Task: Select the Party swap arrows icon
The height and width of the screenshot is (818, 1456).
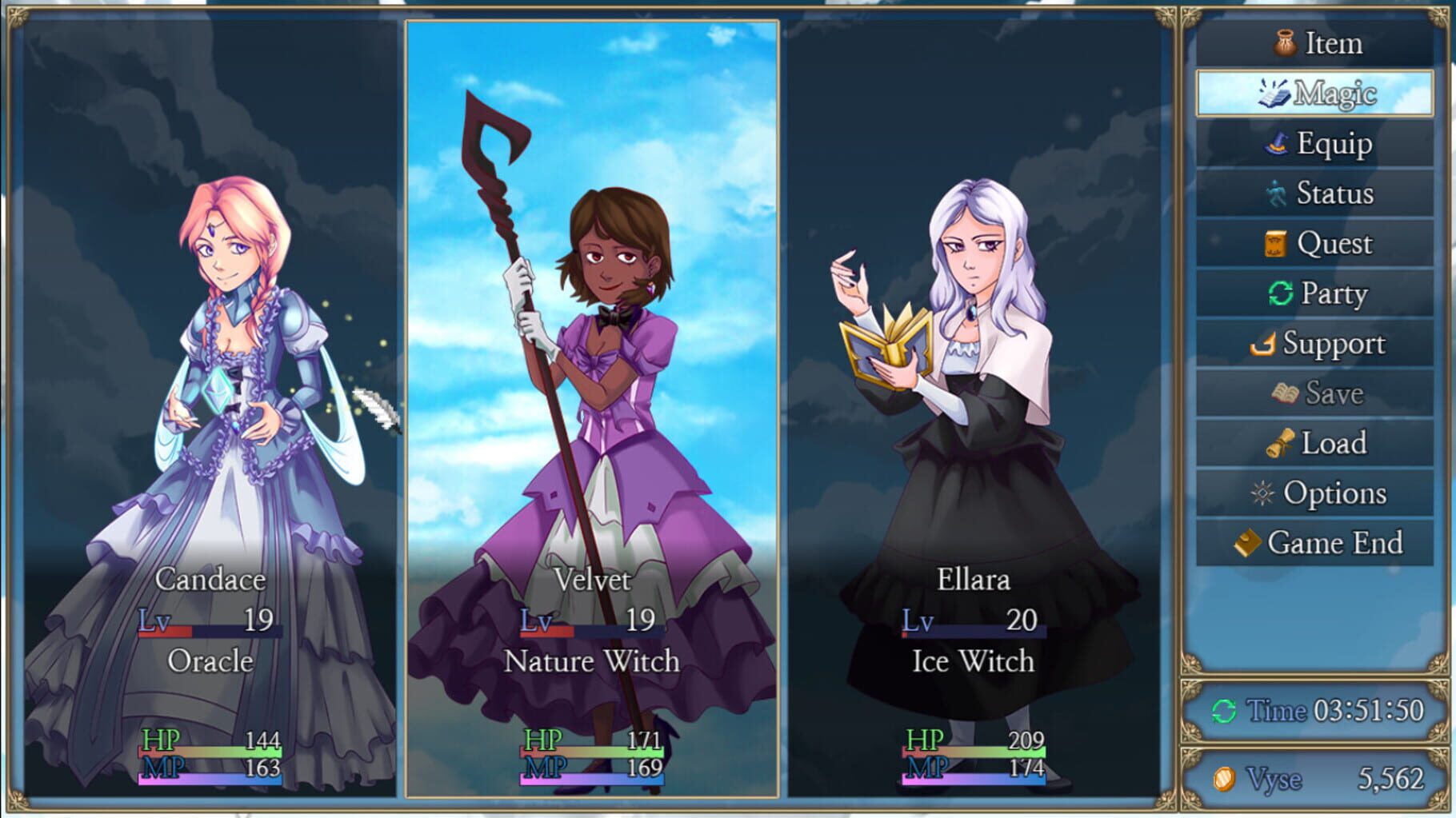Action: 1280,293
